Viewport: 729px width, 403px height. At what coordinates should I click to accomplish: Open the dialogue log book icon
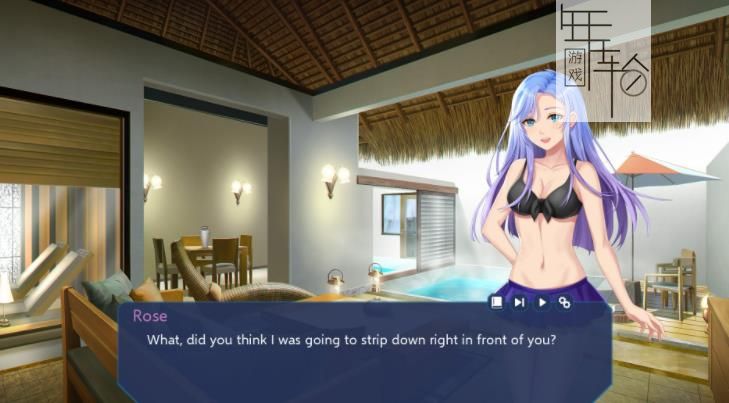click(497, 301)
